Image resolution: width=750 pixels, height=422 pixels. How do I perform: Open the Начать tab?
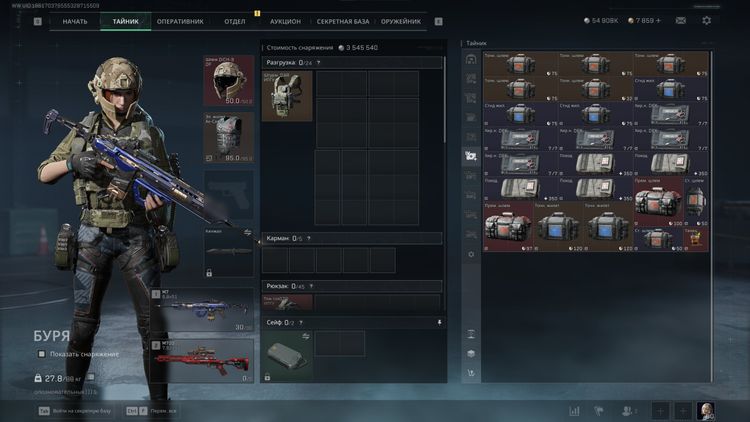[75, 21]
